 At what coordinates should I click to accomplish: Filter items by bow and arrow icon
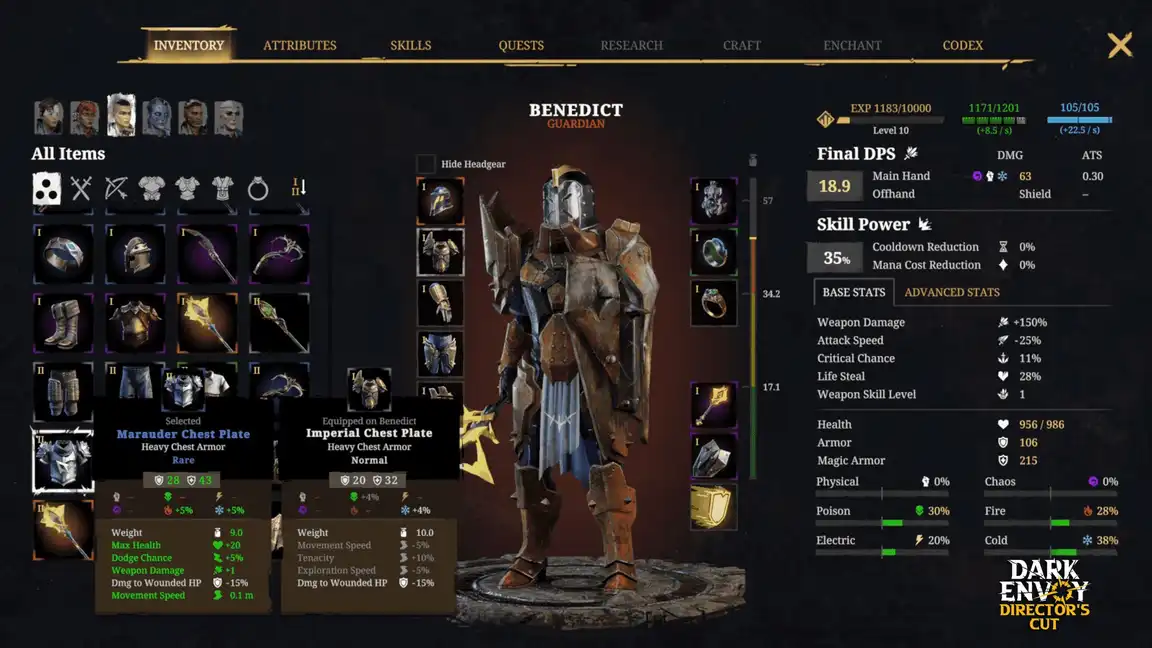(116, 188)
